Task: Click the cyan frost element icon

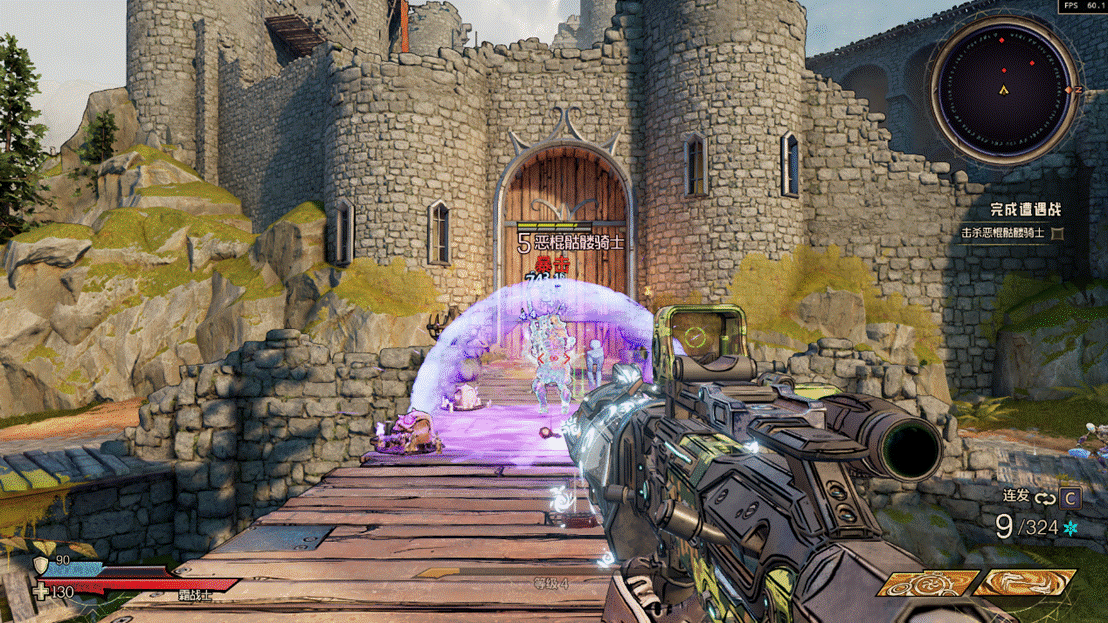Action: point(1071,527)
